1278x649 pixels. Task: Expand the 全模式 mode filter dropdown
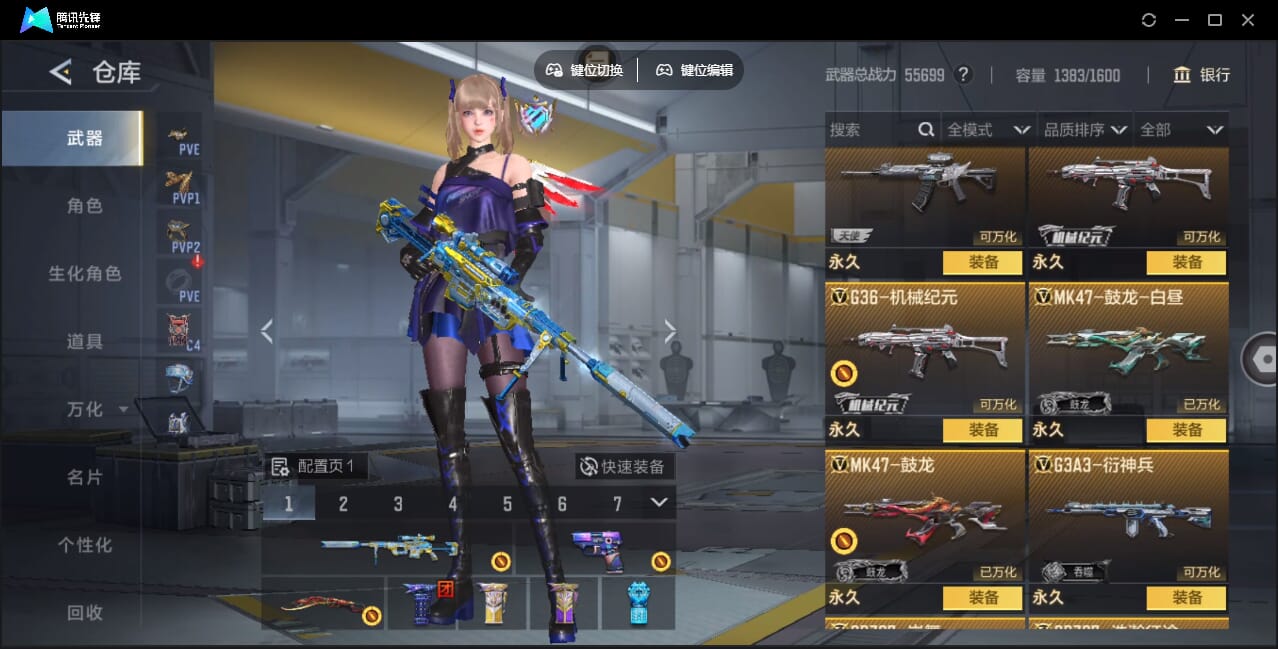coord(988,130)
